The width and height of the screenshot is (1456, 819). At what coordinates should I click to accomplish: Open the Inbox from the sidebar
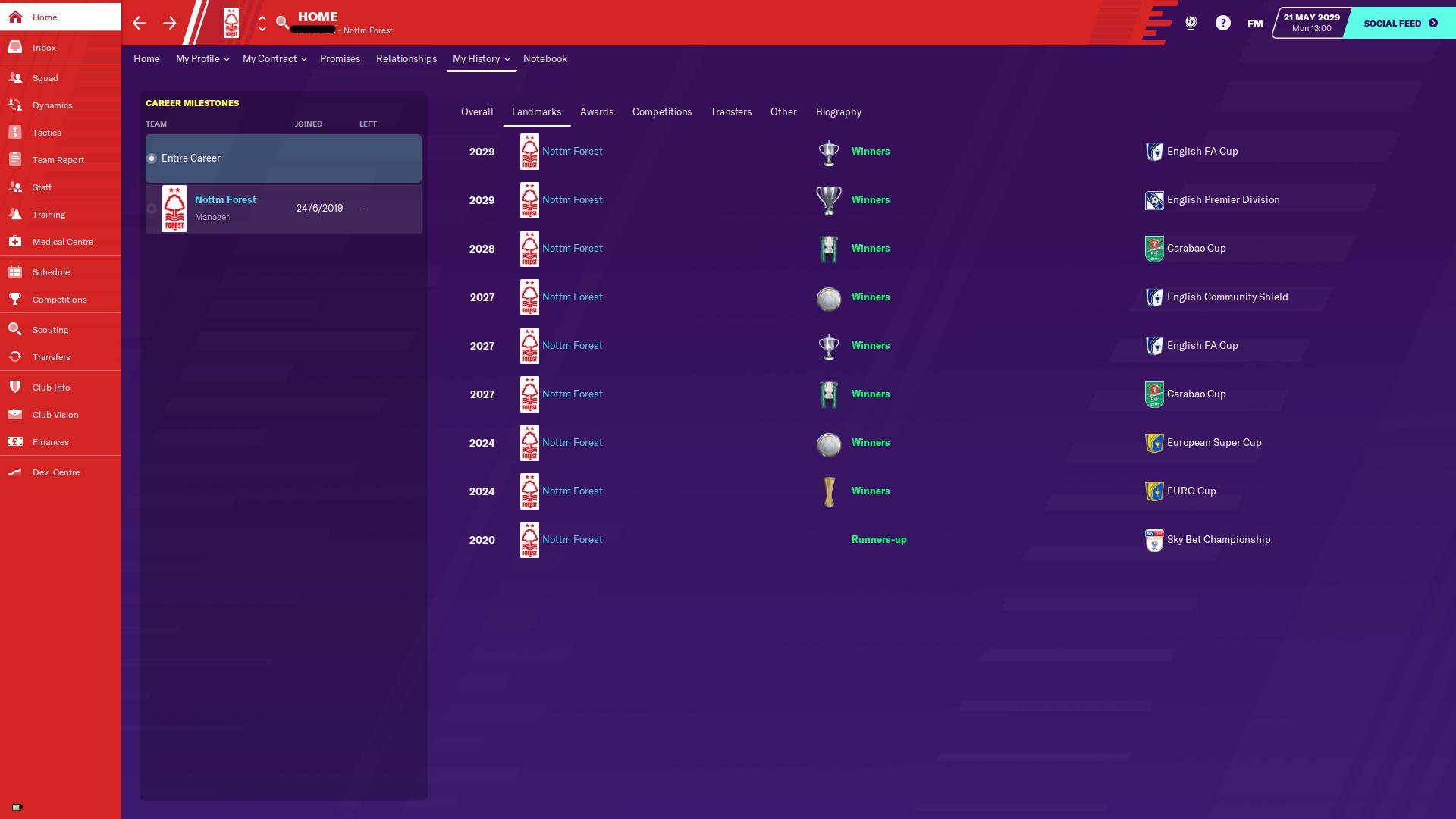tap(44, 48)
